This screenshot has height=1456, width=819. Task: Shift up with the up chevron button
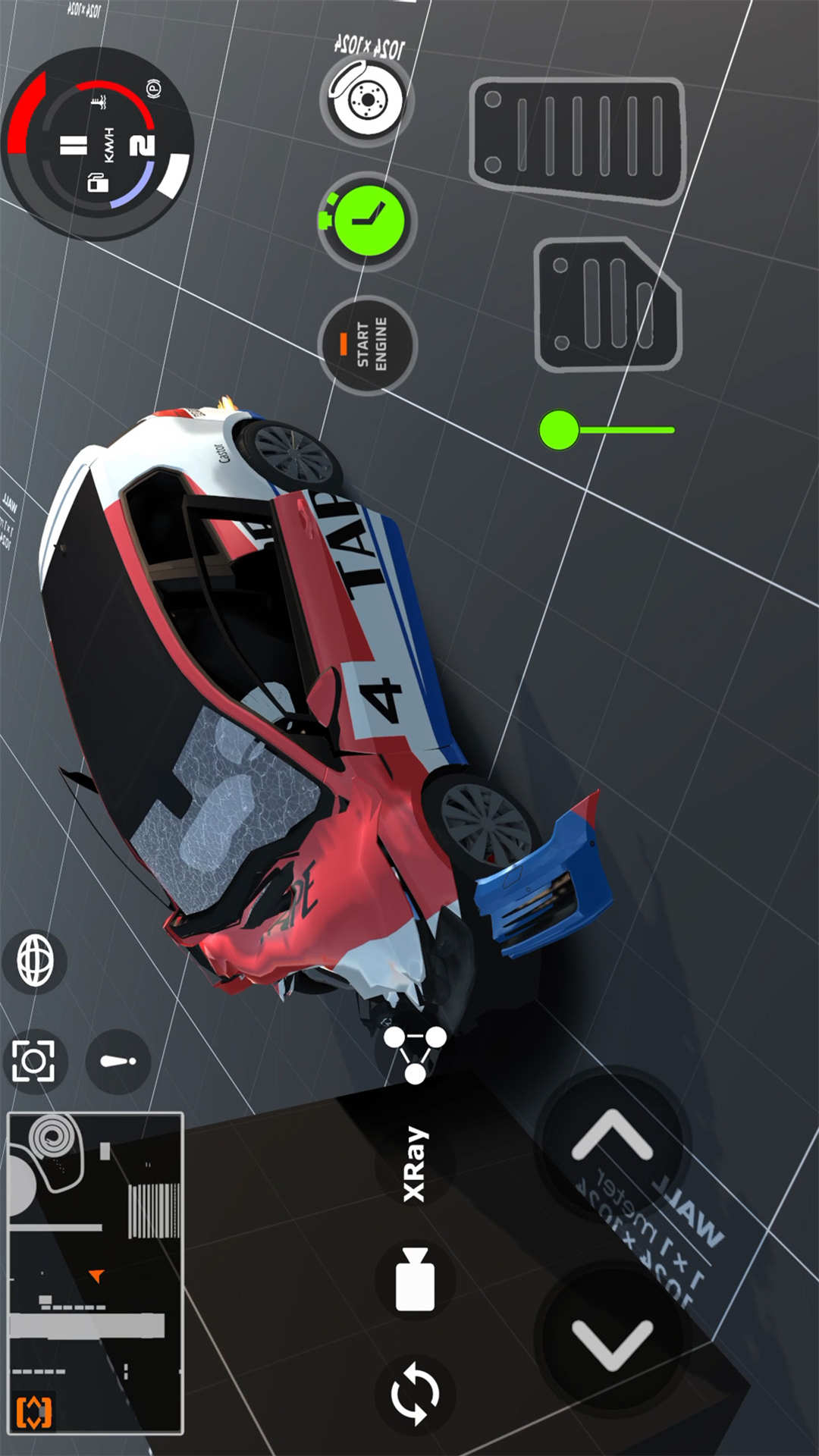pyautogui.click(x=612, y=1137)
